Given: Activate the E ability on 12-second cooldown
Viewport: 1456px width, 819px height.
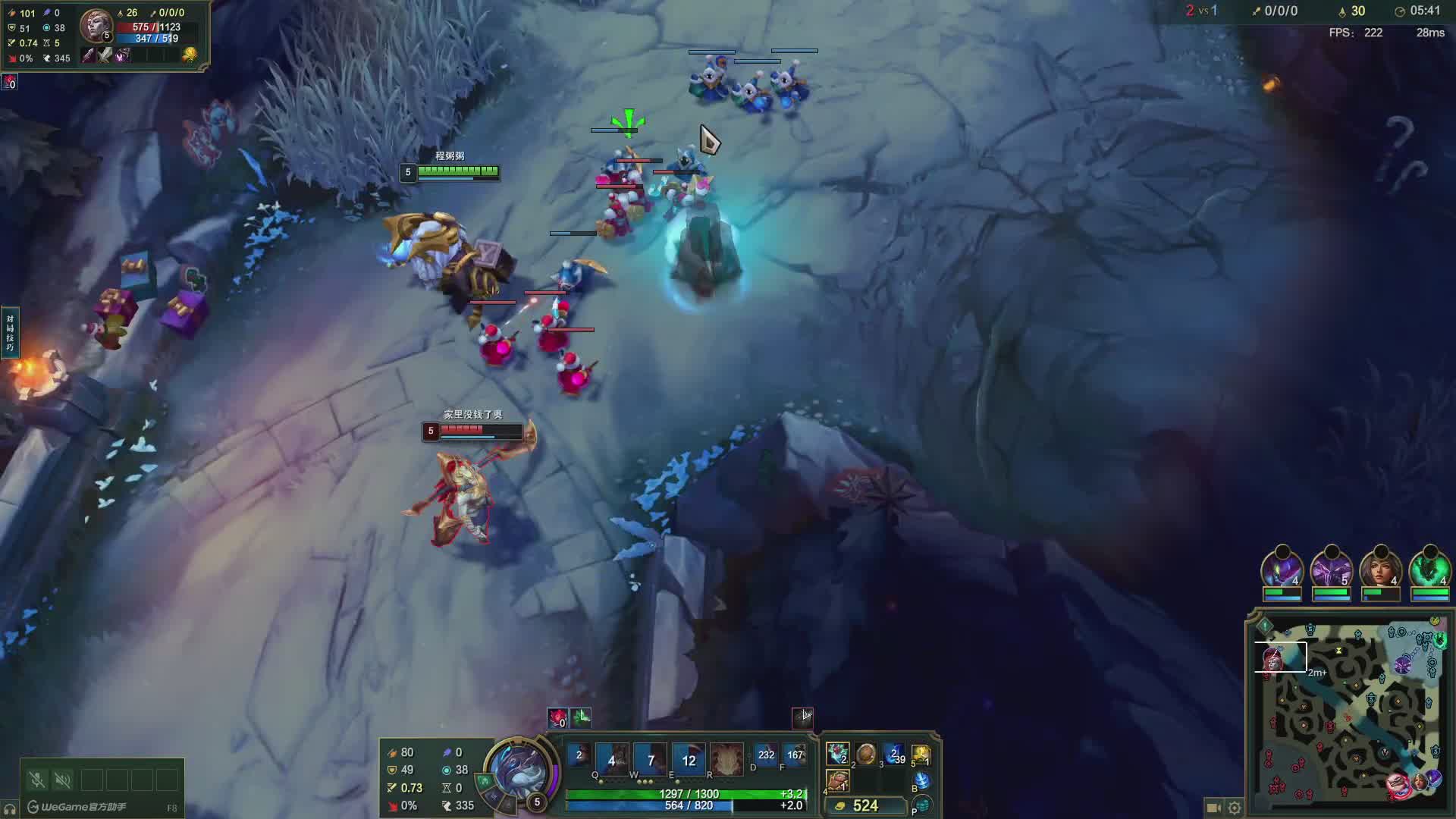Looking at the screenshot, I should (x=689, y=758).
